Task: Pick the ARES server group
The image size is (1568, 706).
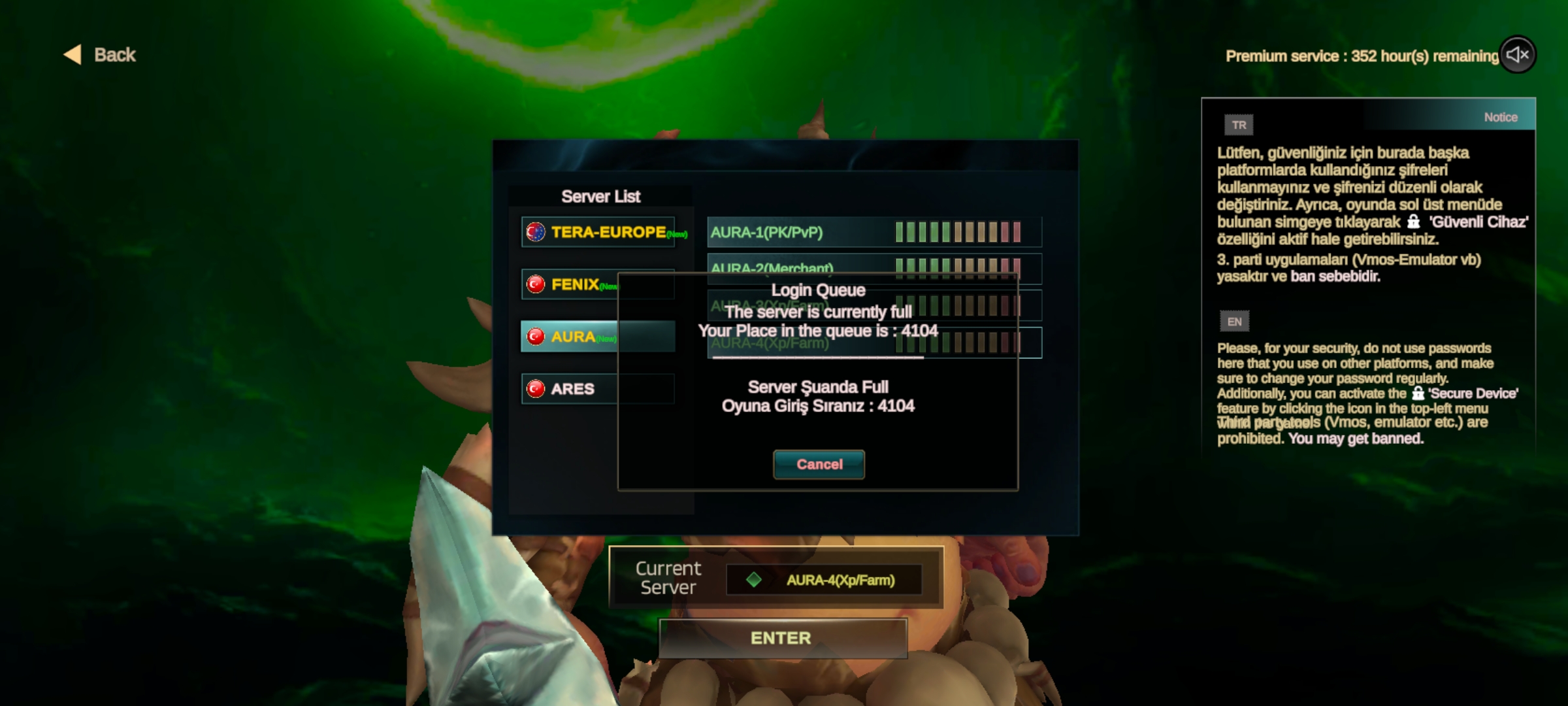Action: [x=598, y=389]
